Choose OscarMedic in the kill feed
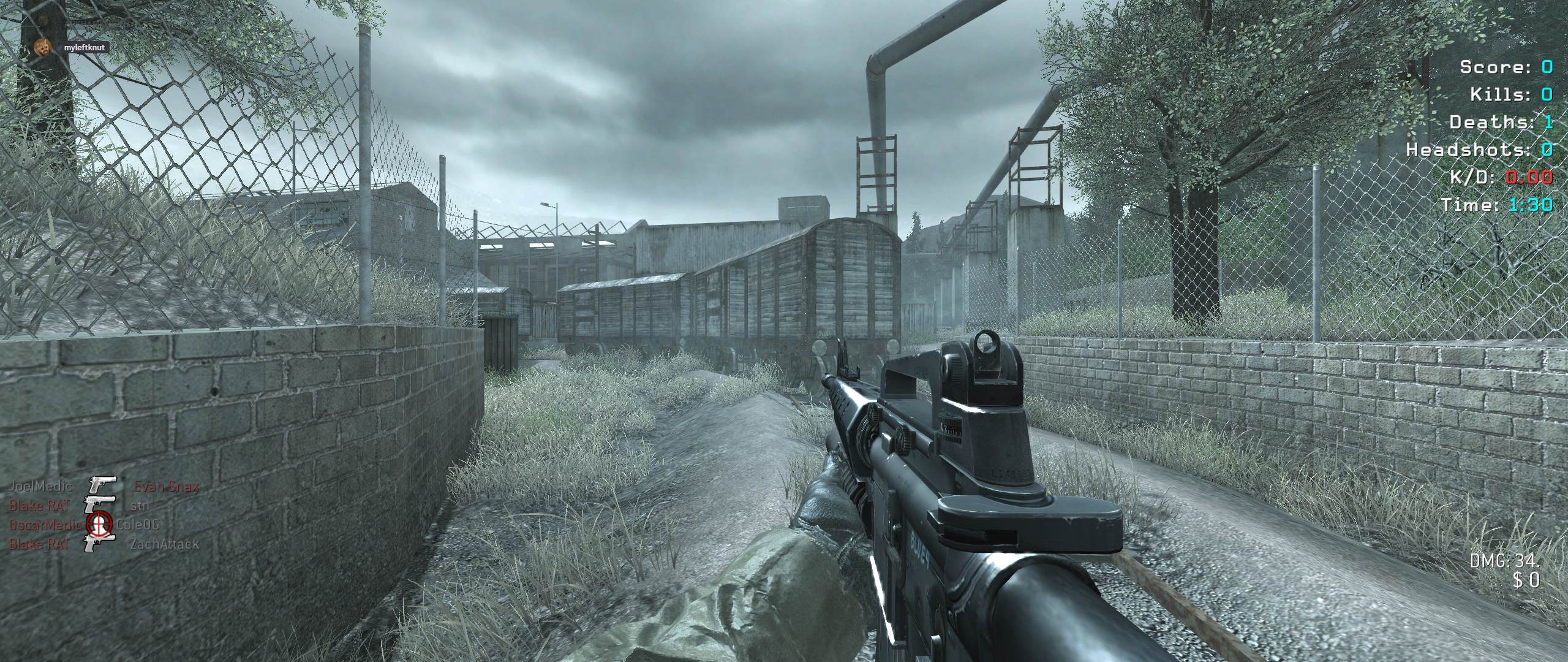This screenshot has width=1568, height=662. [x=45, y=525]
